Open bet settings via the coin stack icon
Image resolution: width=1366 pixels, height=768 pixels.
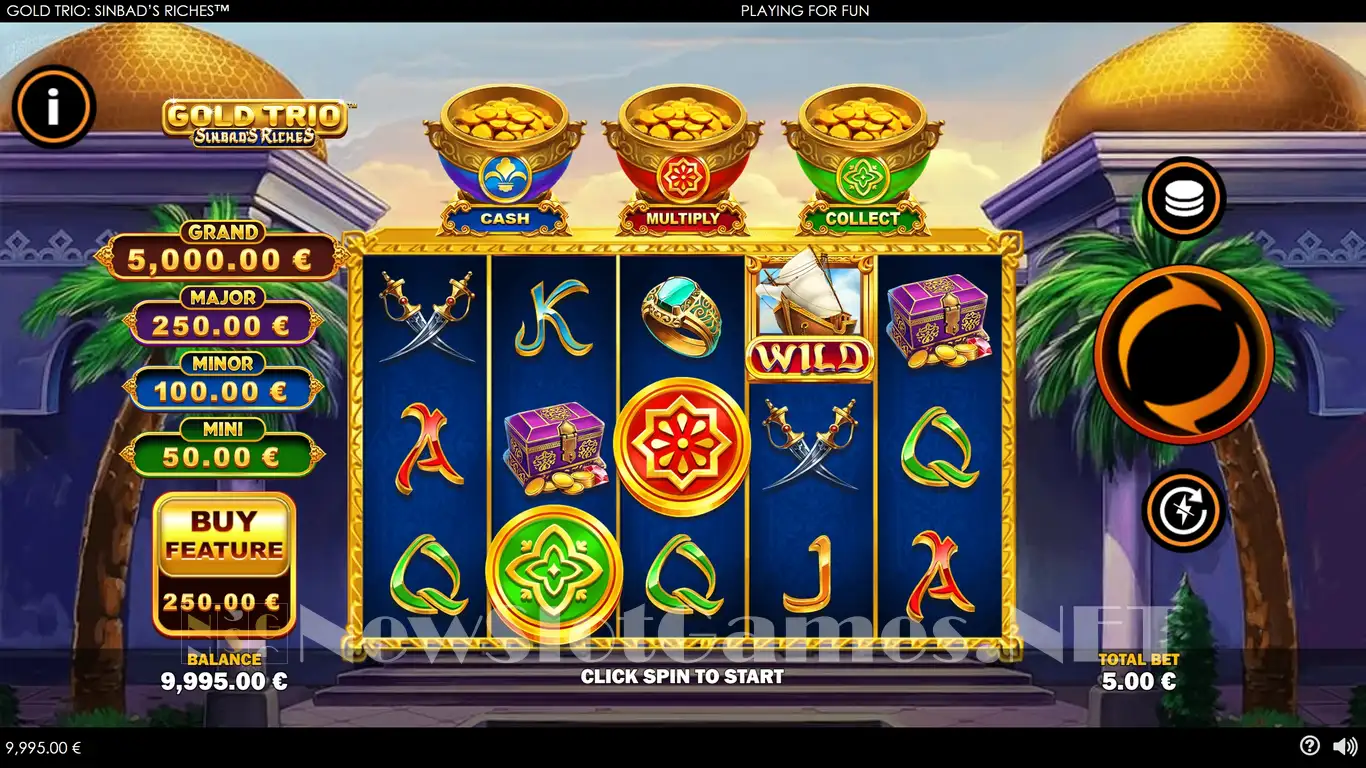tap(1184, 198)
